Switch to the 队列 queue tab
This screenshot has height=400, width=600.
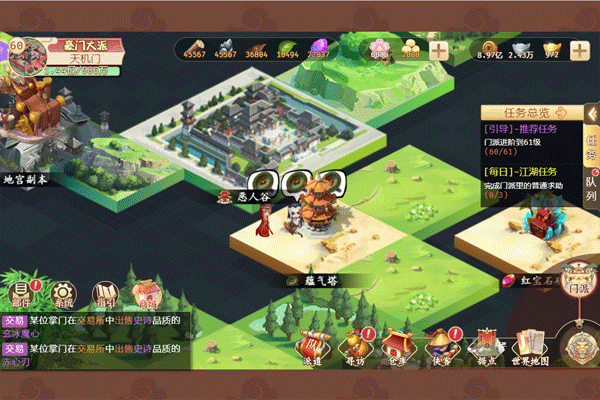(590, 187)
